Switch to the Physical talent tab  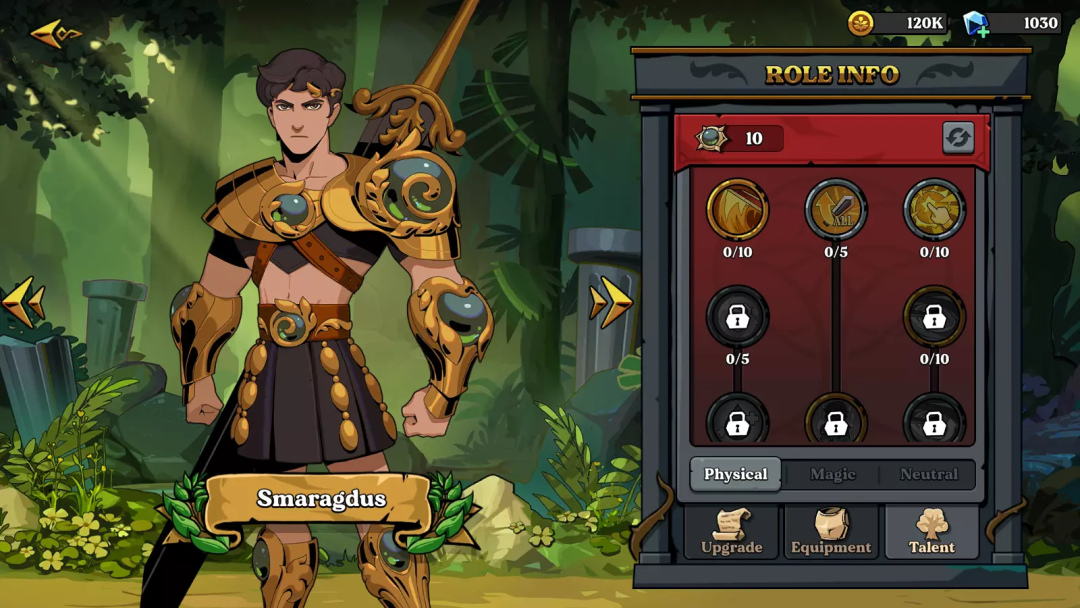point(736,474)
